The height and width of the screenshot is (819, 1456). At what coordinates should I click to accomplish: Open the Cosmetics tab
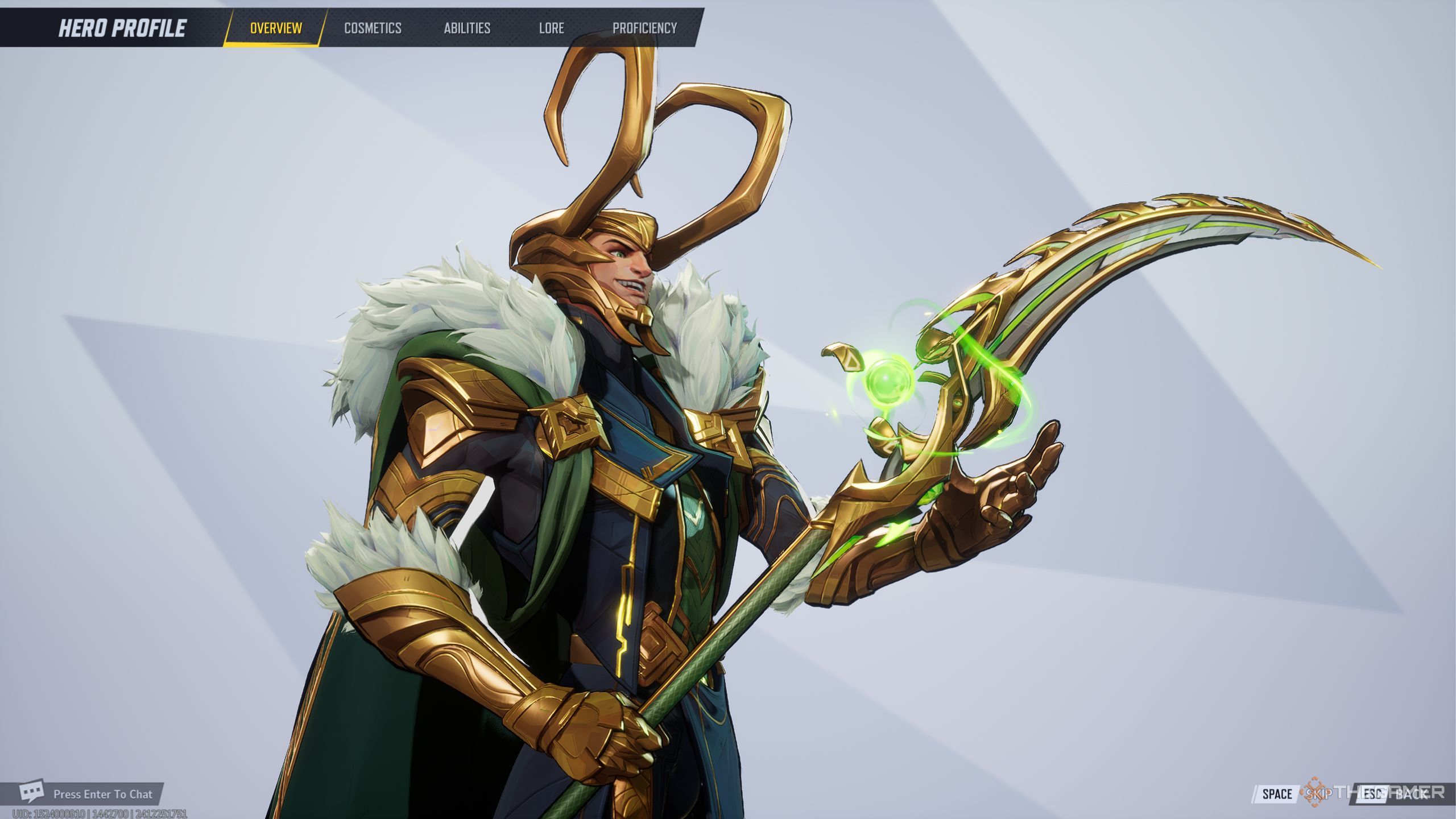[x=373, y=28]
